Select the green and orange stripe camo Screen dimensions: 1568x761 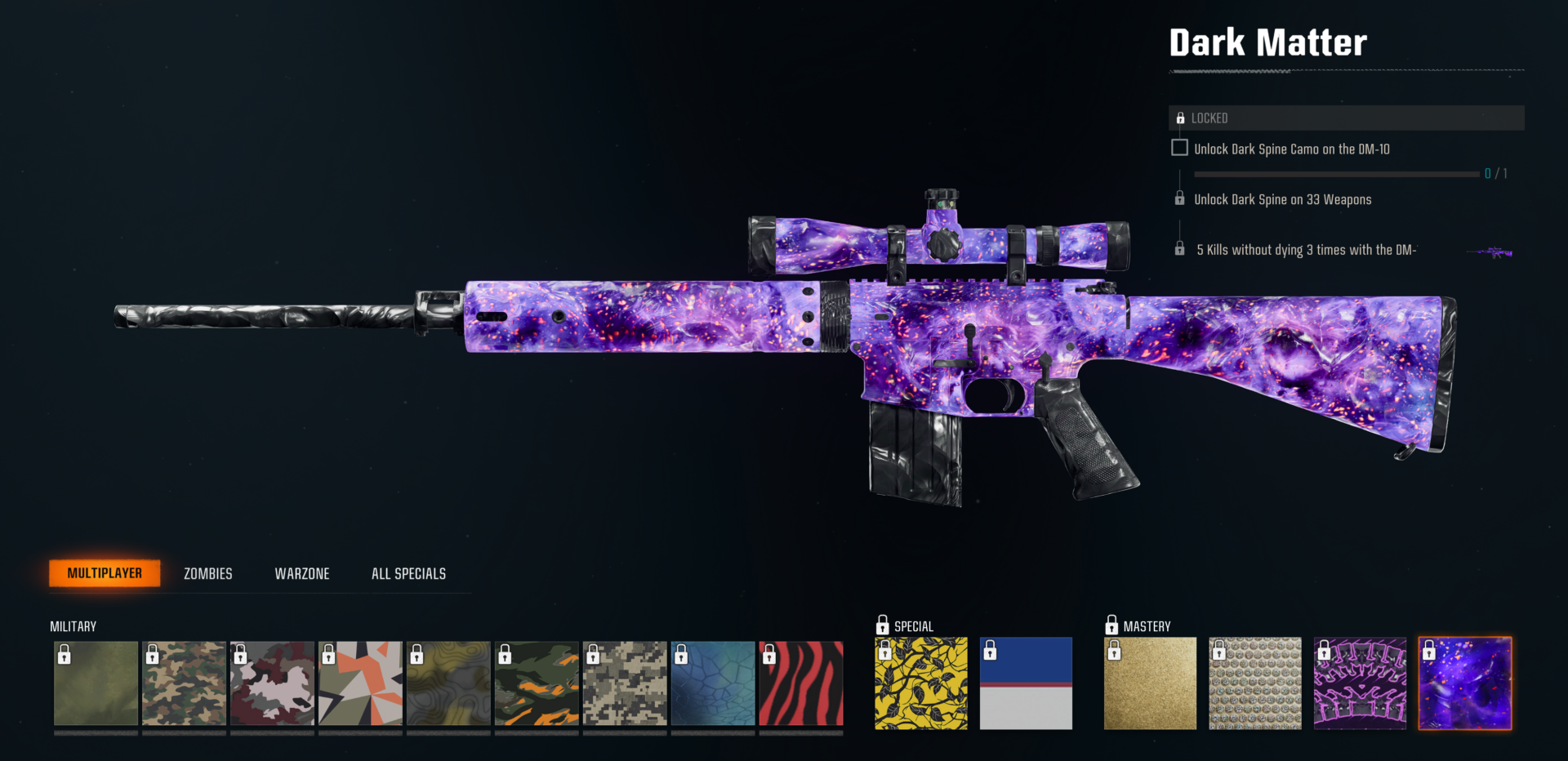coord(537,683)
